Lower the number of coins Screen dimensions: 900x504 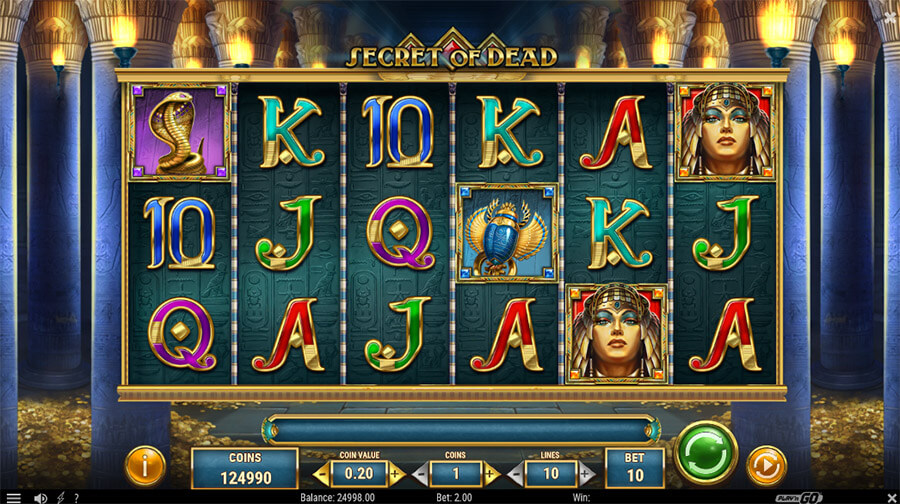point(420,473)
